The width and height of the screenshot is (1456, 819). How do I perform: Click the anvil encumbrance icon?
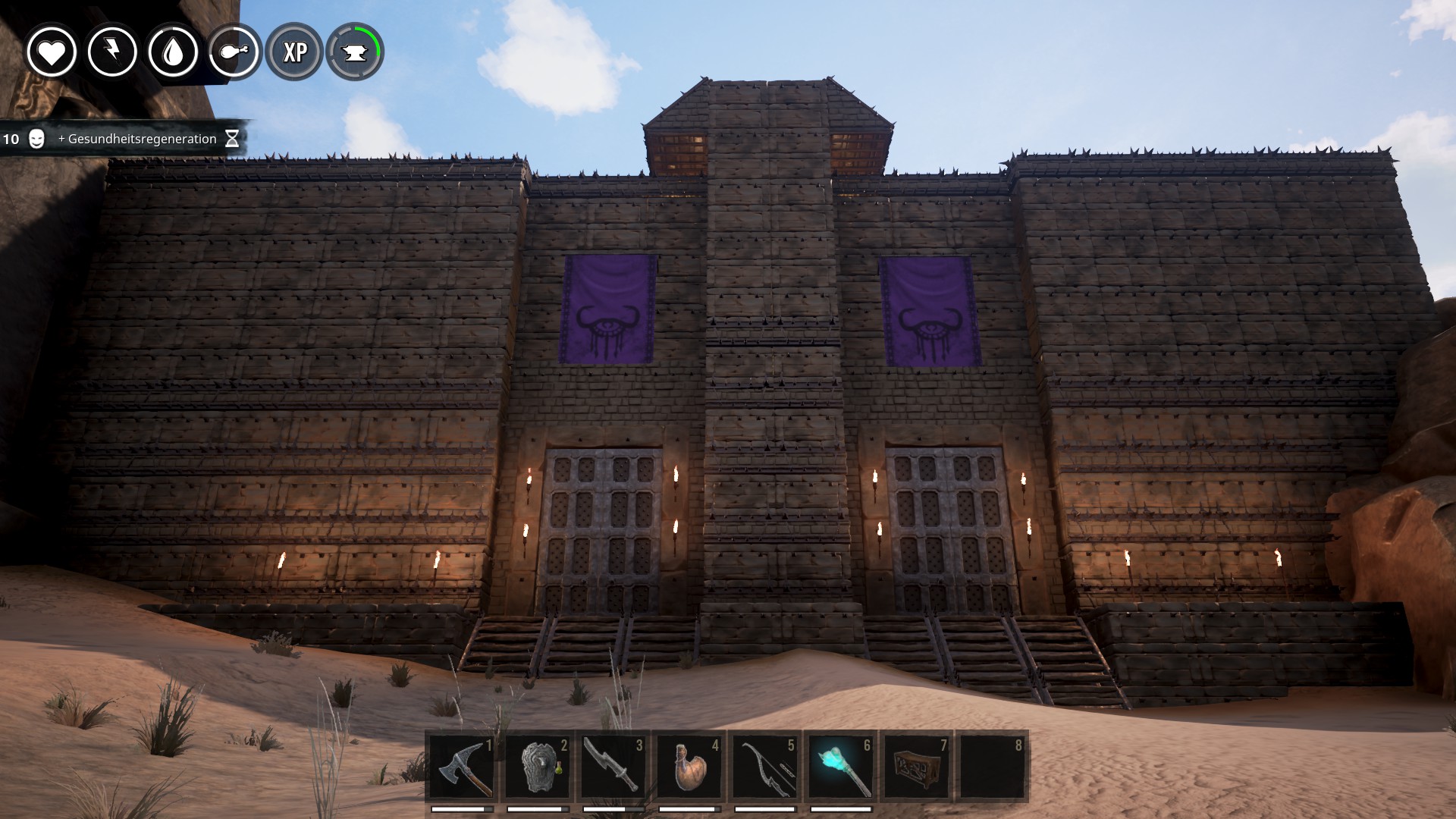coord(355,52)
